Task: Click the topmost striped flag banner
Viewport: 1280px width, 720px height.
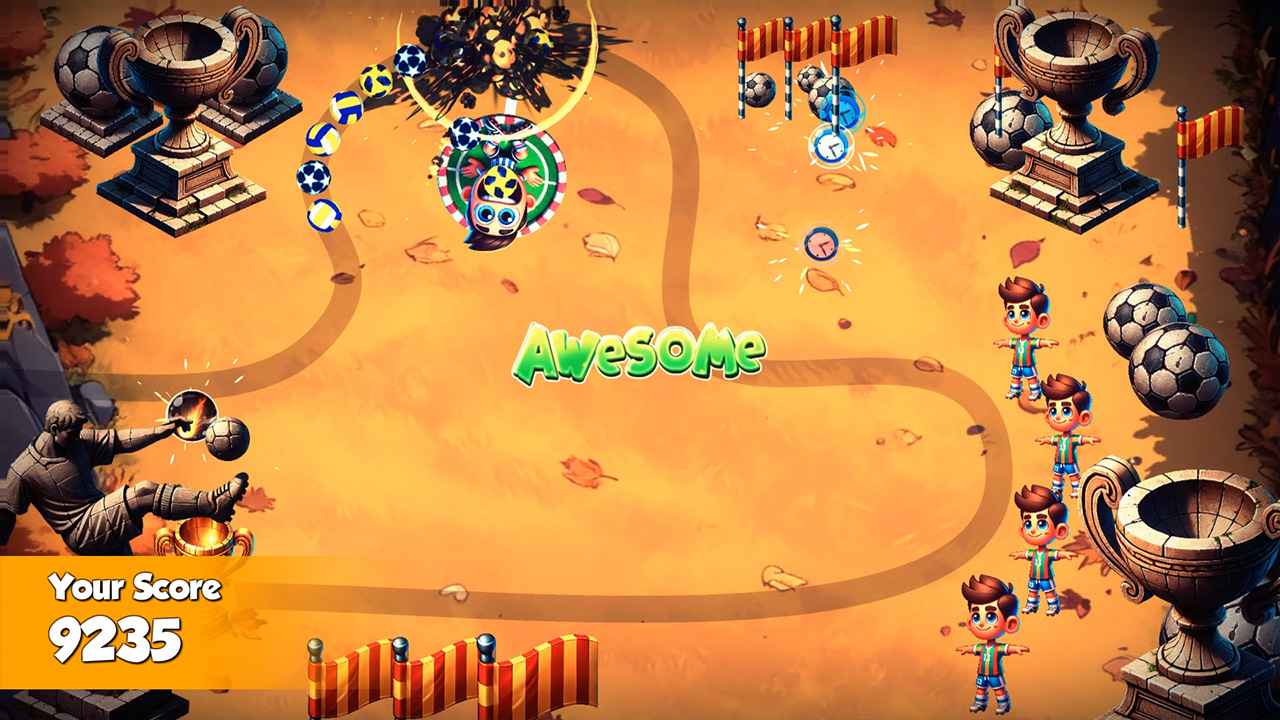Action: pyautogui.click(x=800, y=35)
